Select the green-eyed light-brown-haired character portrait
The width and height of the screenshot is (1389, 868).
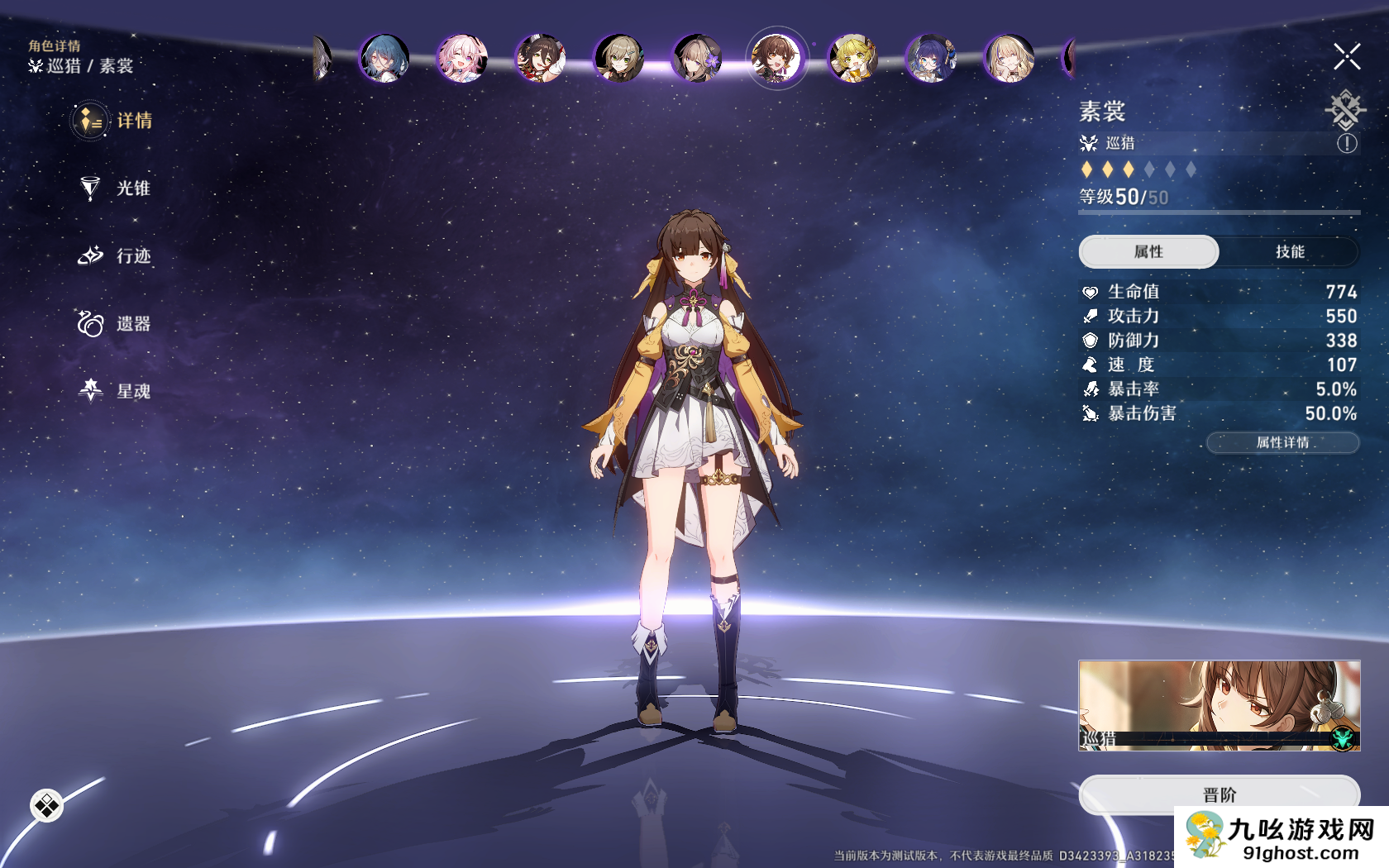click(618, 59)
